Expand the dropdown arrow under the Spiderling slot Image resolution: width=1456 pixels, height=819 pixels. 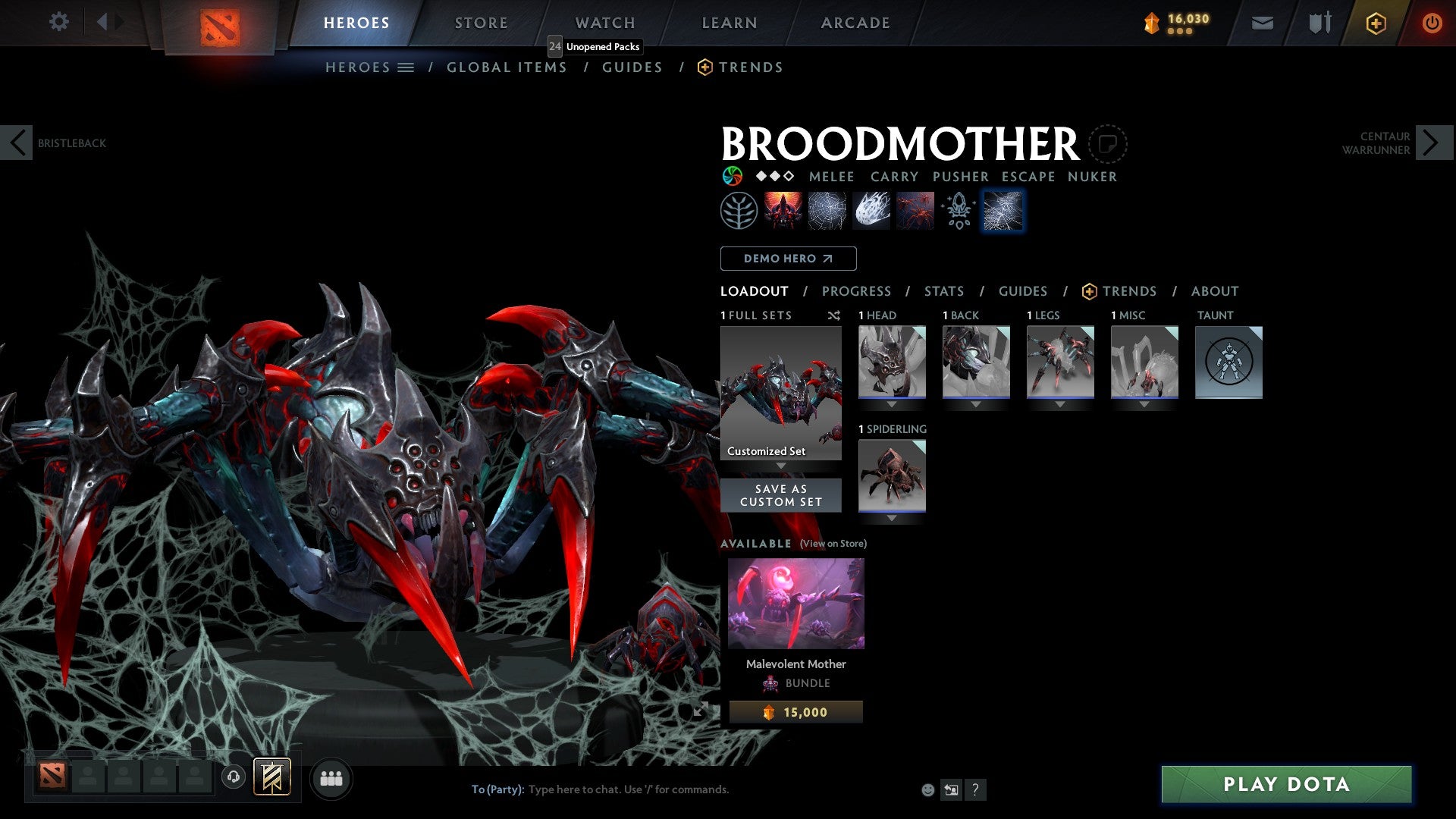892,518
